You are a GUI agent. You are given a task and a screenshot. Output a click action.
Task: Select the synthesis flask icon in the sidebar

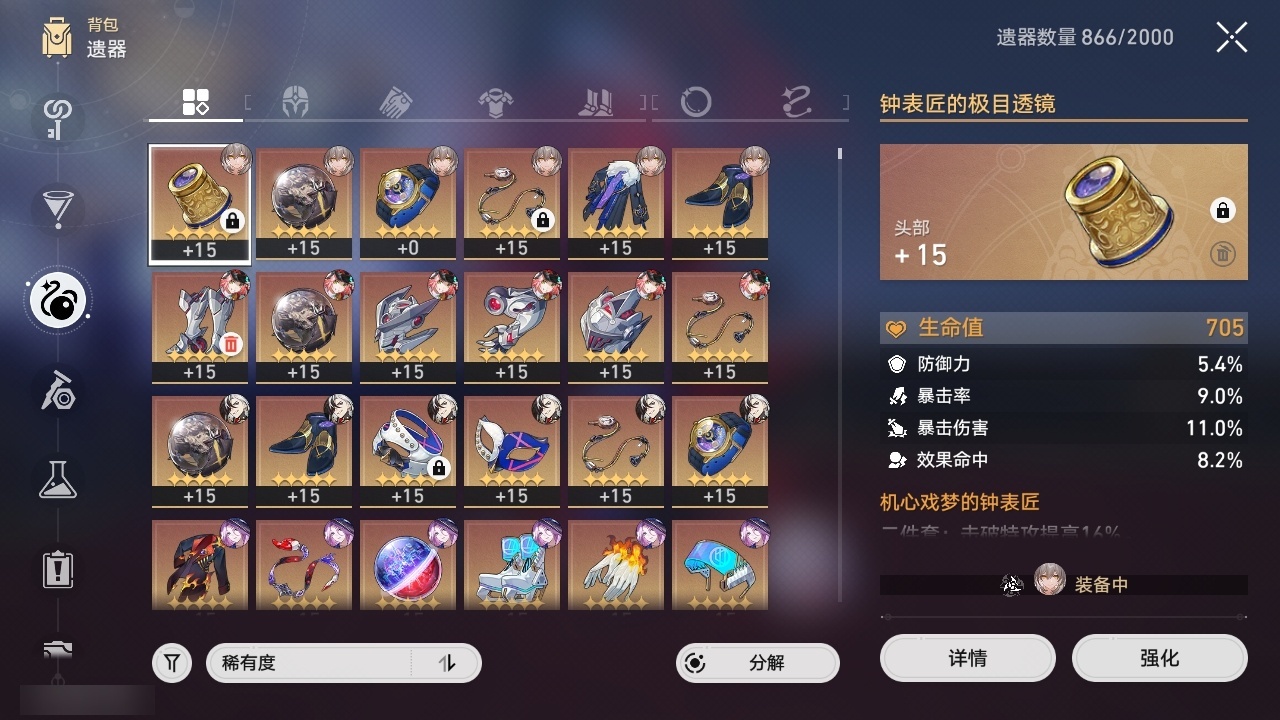tap(57, 480)
